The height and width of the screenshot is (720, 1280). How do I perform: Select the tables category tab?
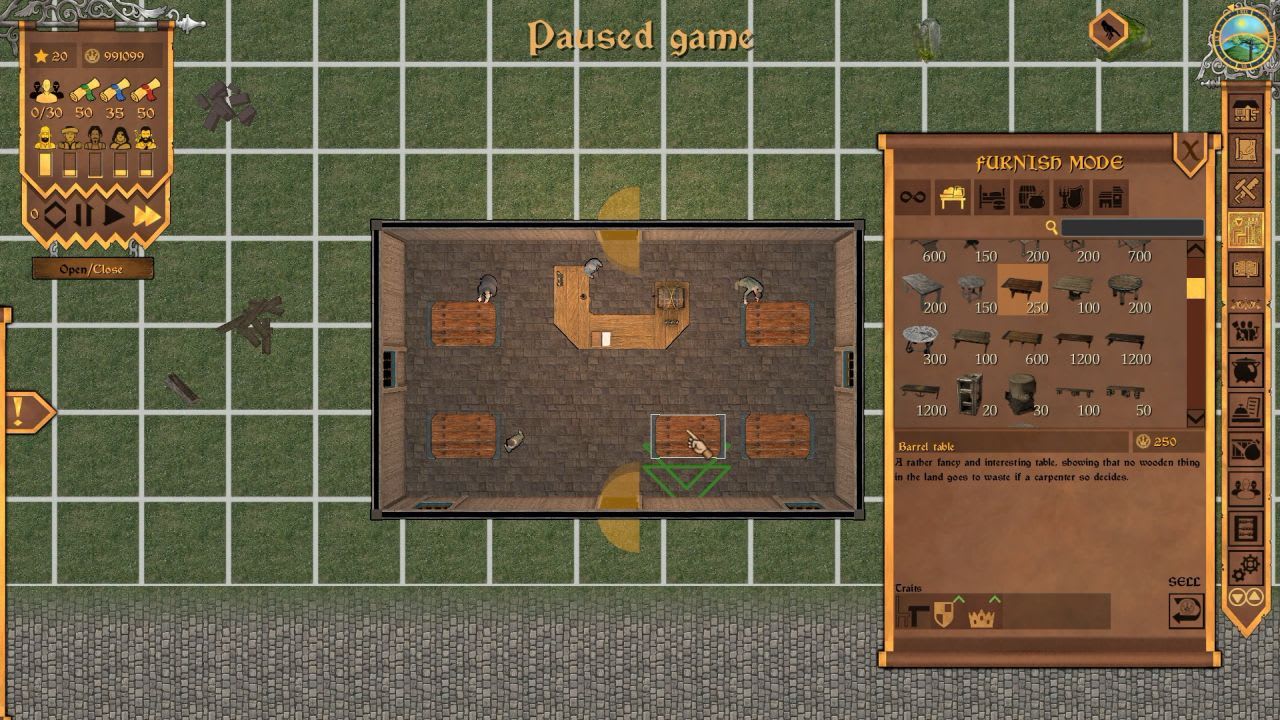click(x=950, y=197)
